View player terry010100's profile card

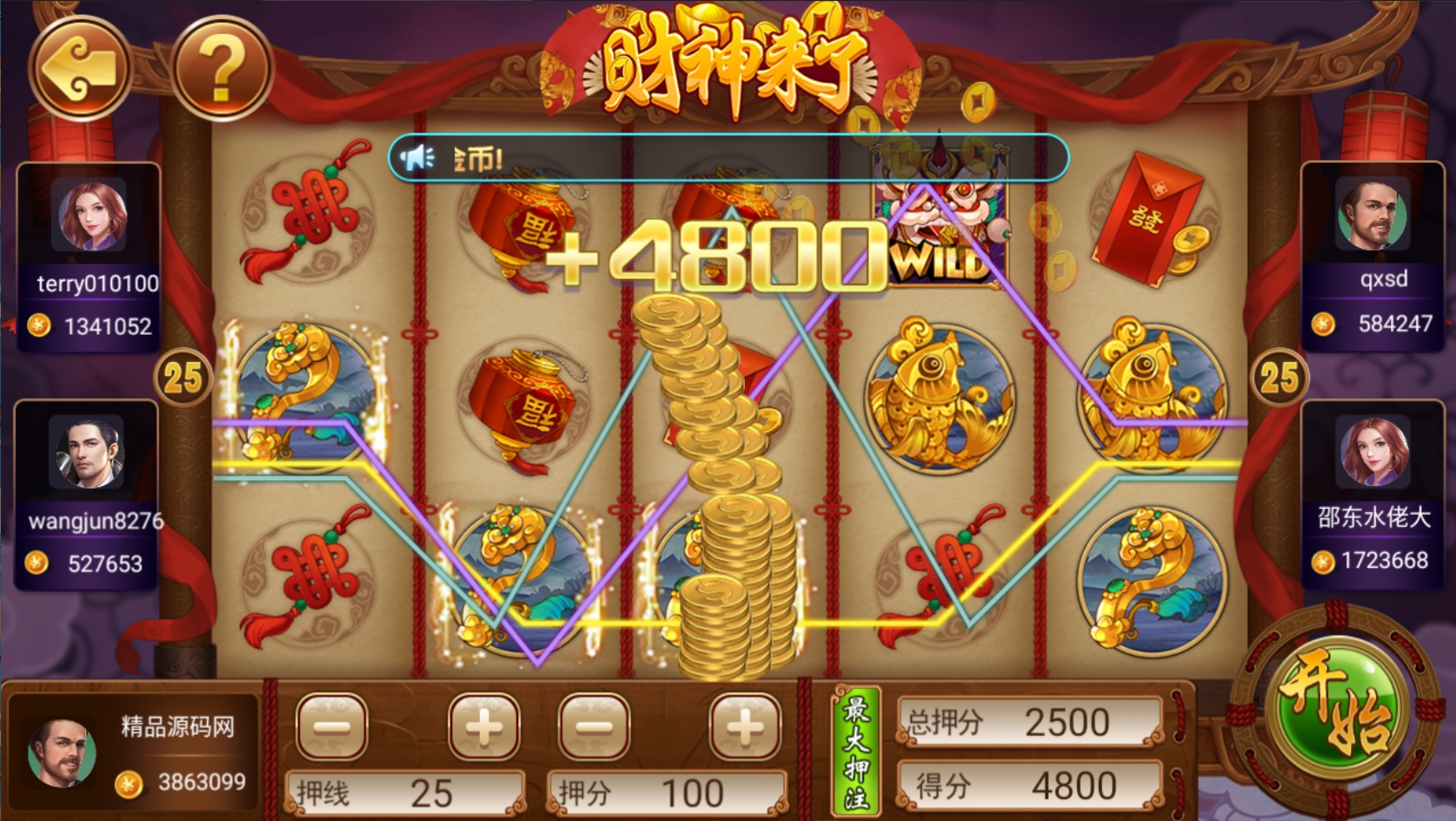[x=89, y=257]
